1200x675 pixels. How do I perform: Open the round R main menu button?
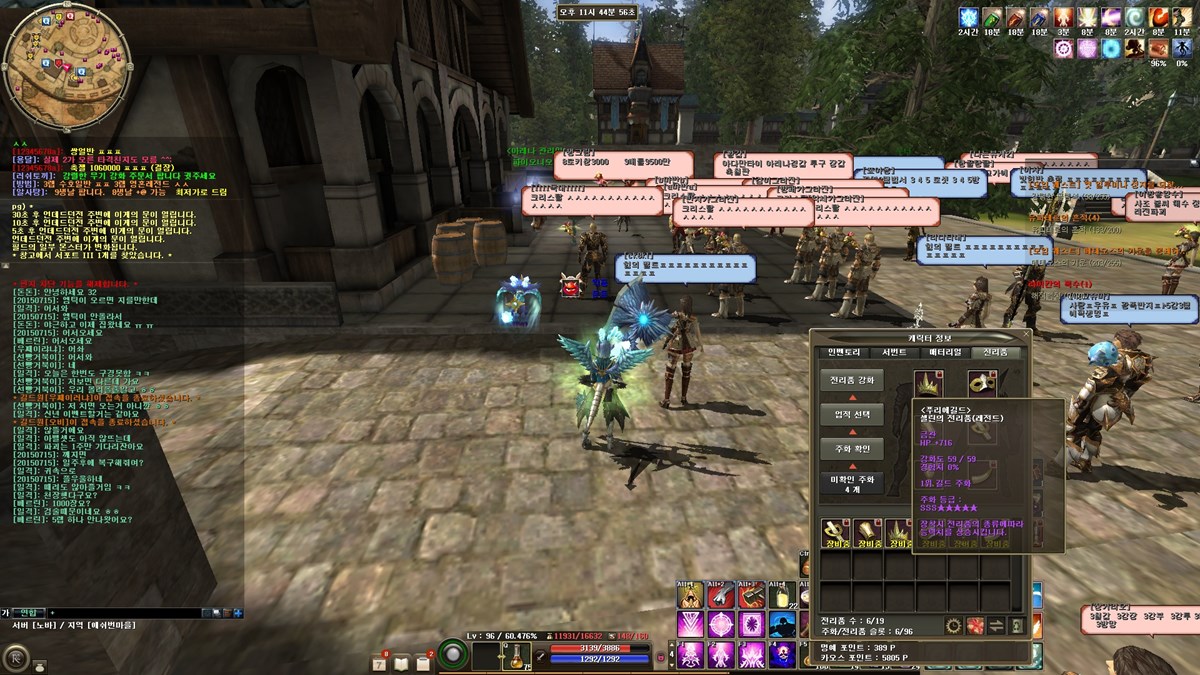(16, 657)
